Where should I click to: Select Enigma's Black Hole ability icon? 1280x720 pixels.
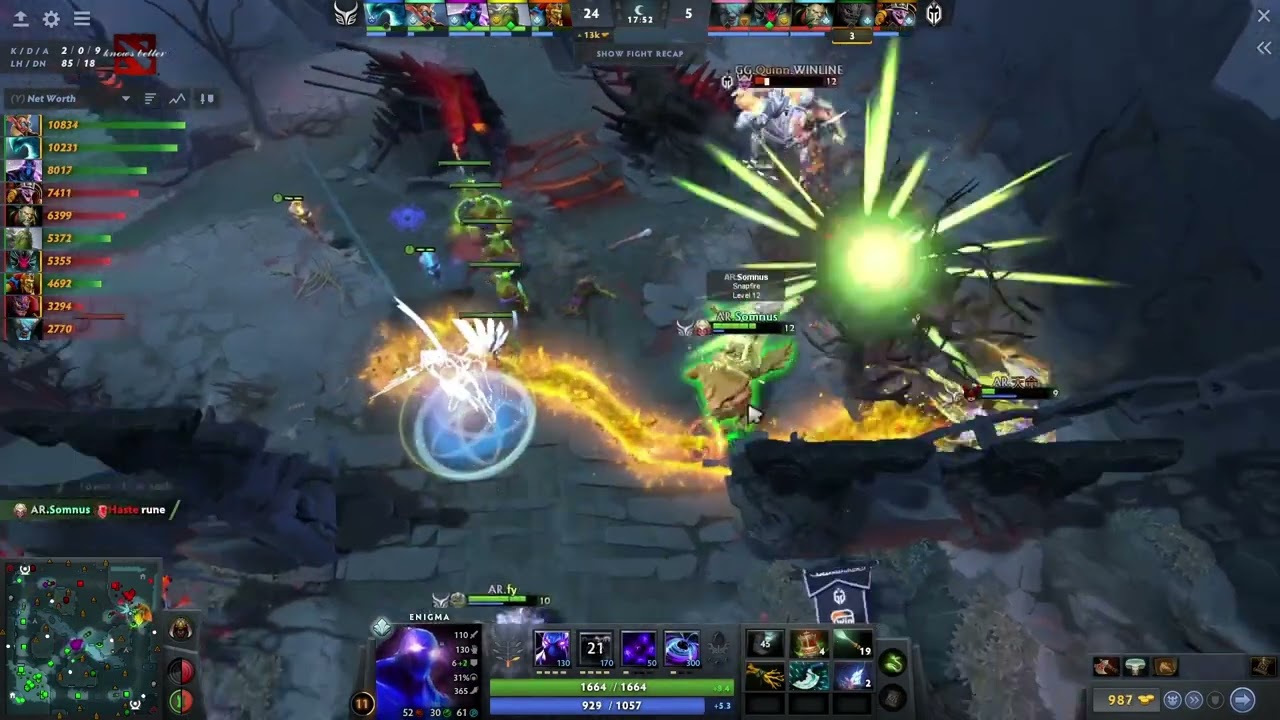point(682,648)
